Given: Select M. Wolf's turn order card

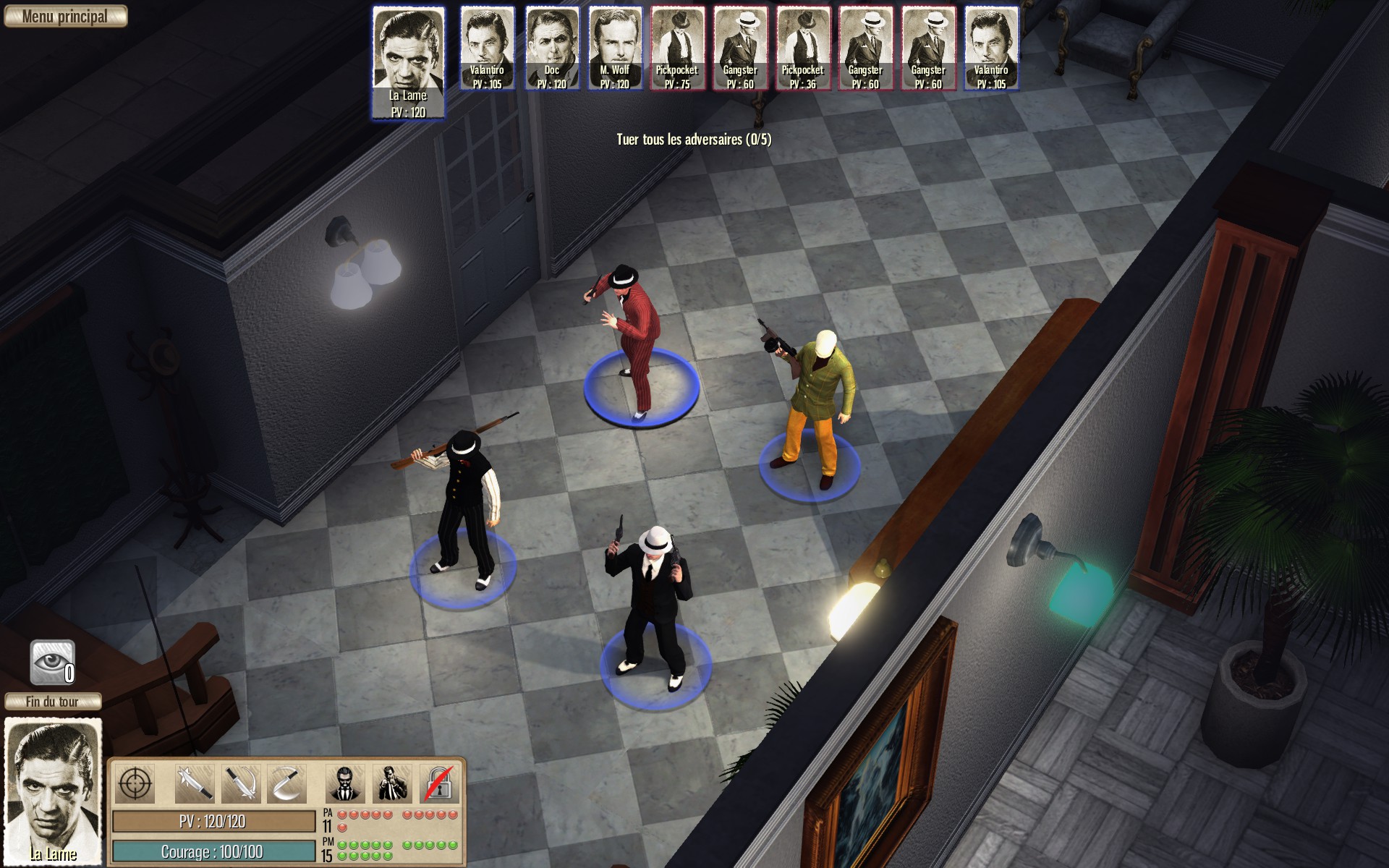Looking at the screenshot, I should click(614, 48).
